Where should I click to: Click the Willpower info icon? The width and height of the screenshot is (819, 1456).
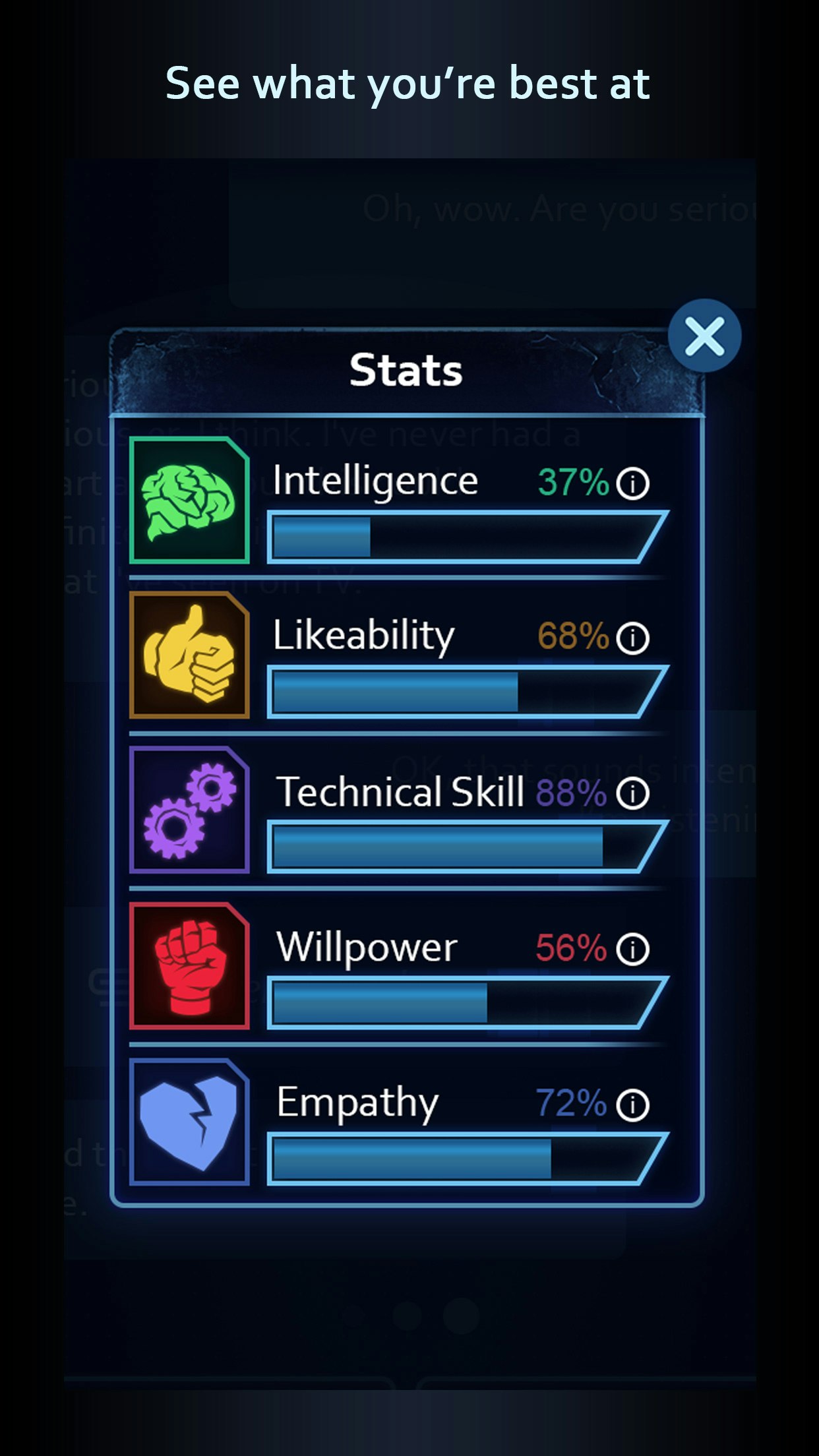pos(633,949)
